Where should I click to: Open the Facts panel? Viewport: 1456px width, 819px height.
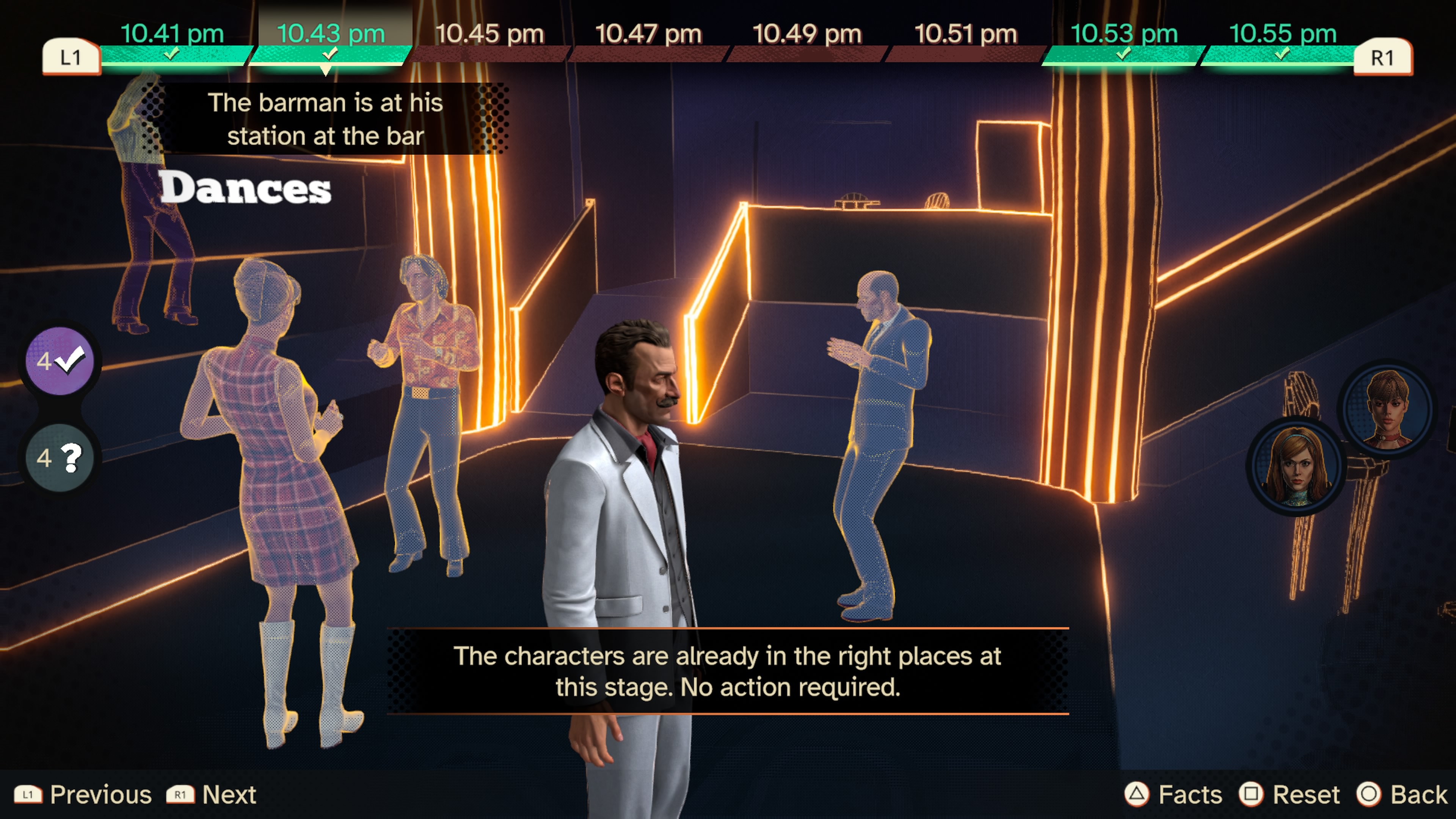click(x=1174, y=795)
